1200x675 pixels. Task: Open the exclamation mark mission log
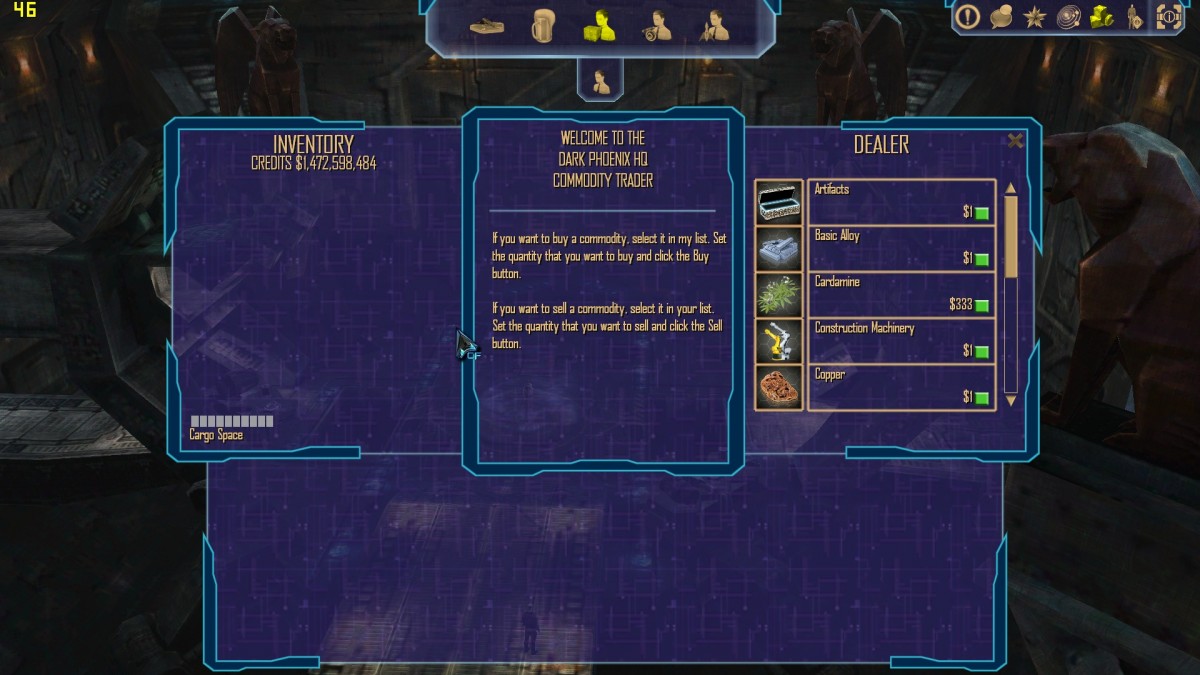pyautogui.click(x=967, y=17)
